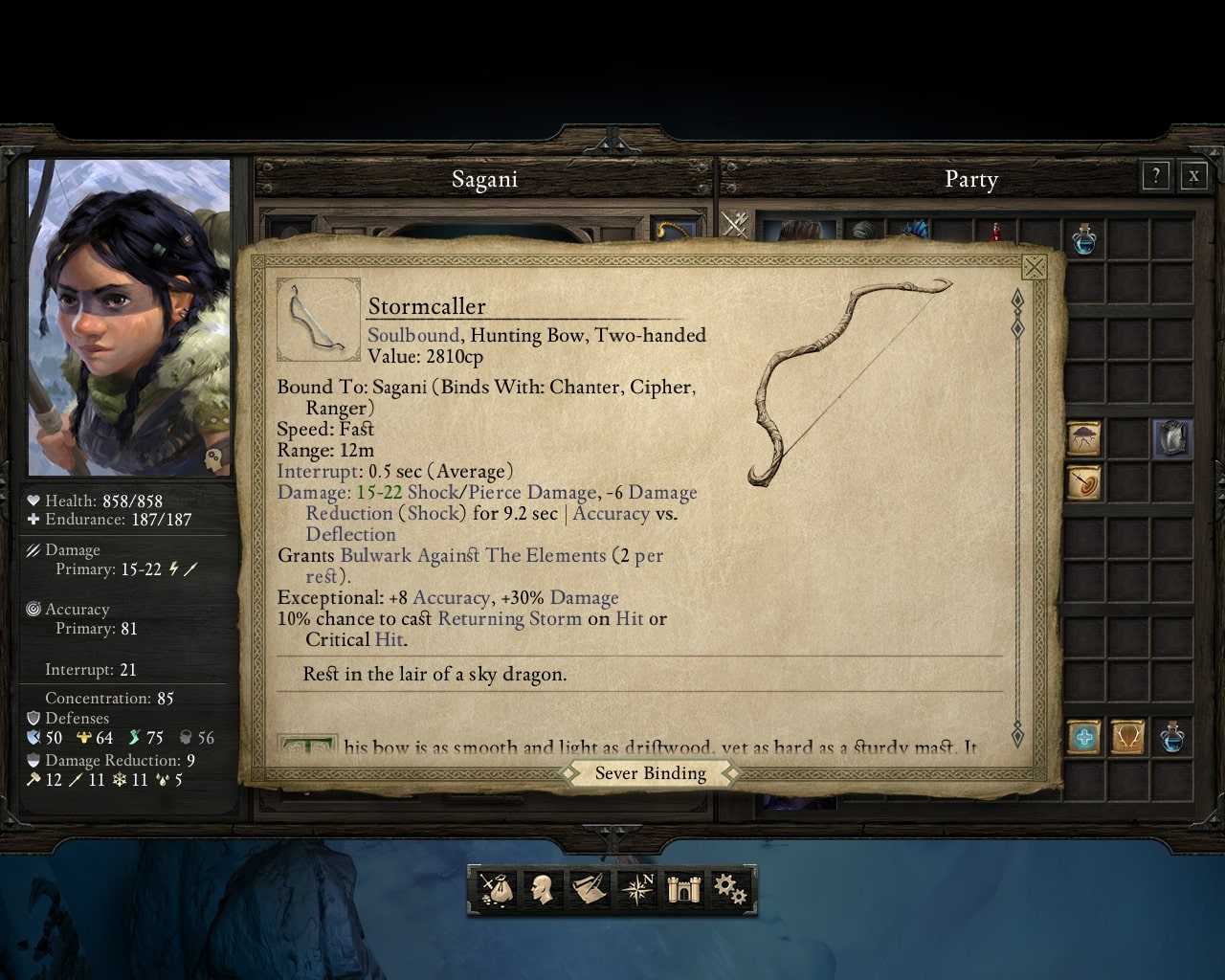Select the storm cloud scroll
The height and width of the screenshot is (980, 1225).
(1084, 438)
